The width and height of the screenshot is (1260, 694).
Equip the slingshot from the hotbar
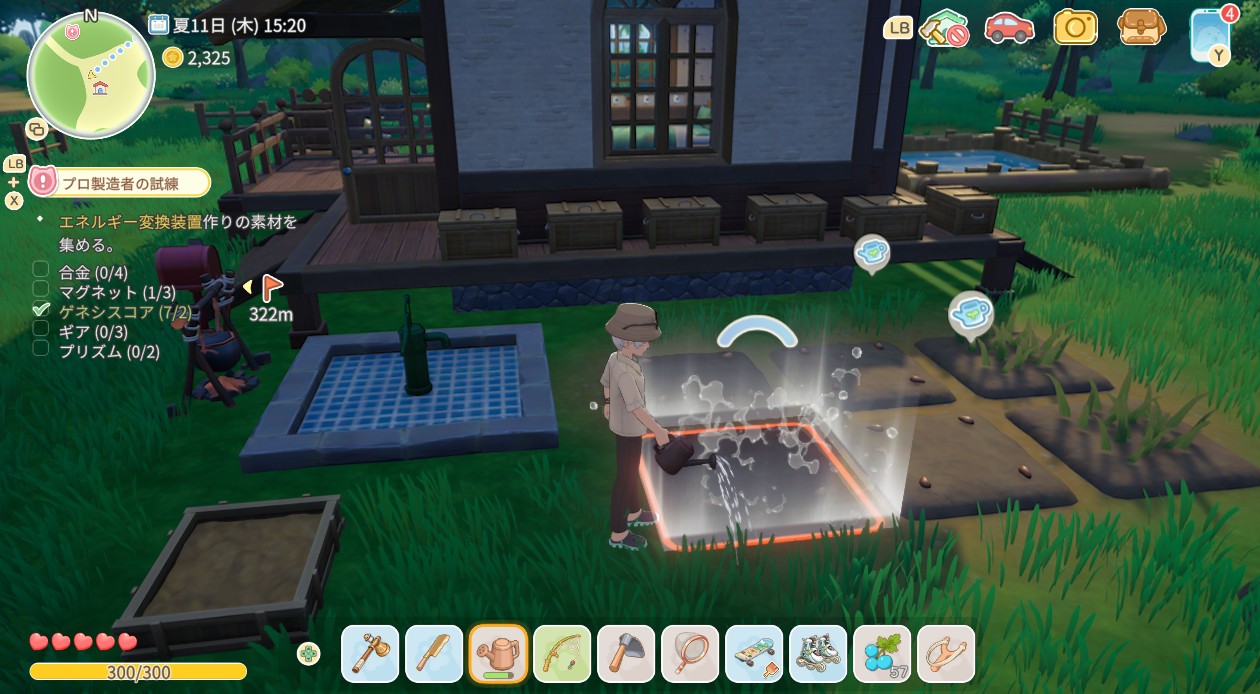[x=946, y=654]
